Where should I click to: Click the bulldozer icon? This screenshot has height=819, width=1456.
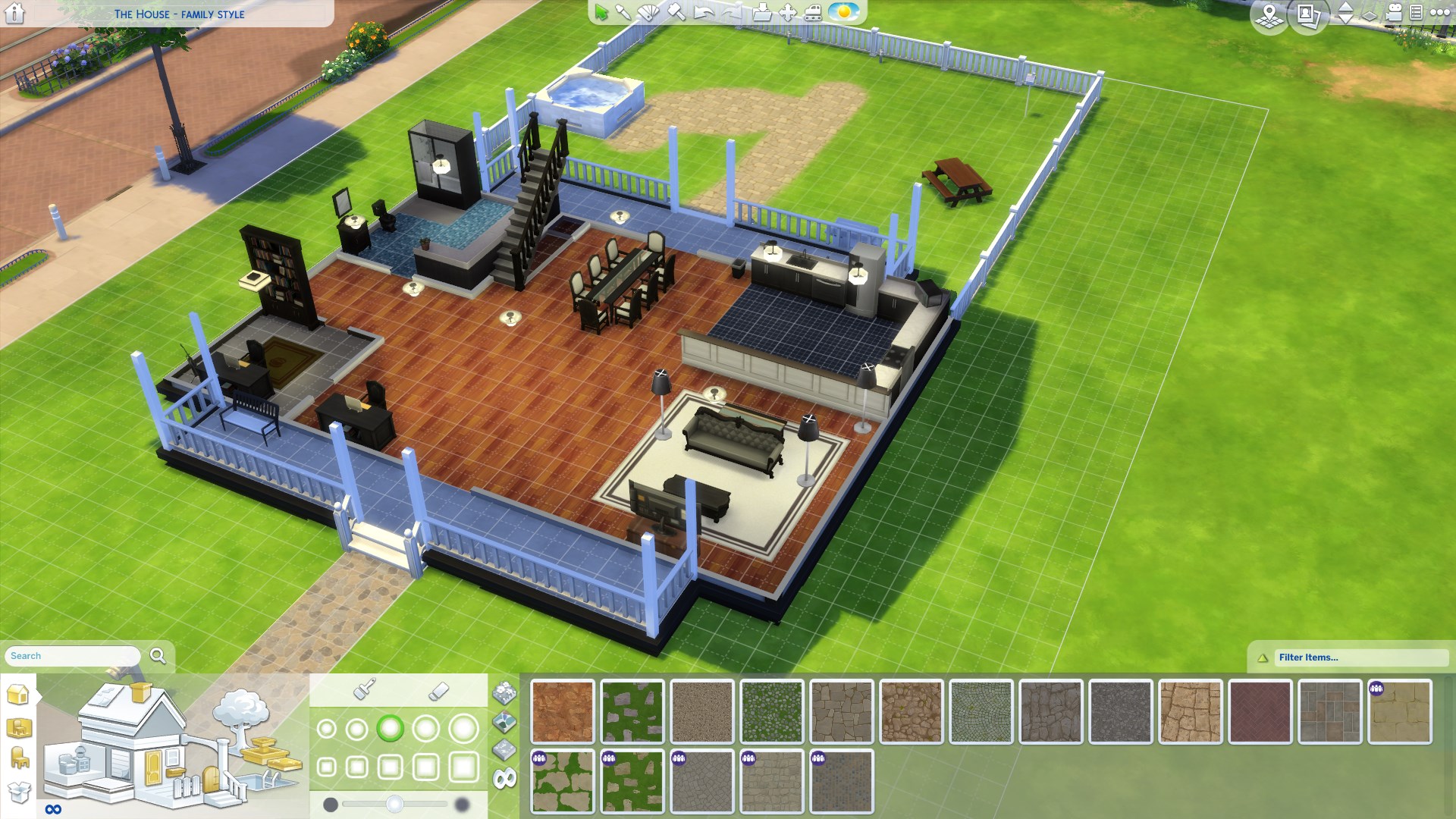(813, 13)
